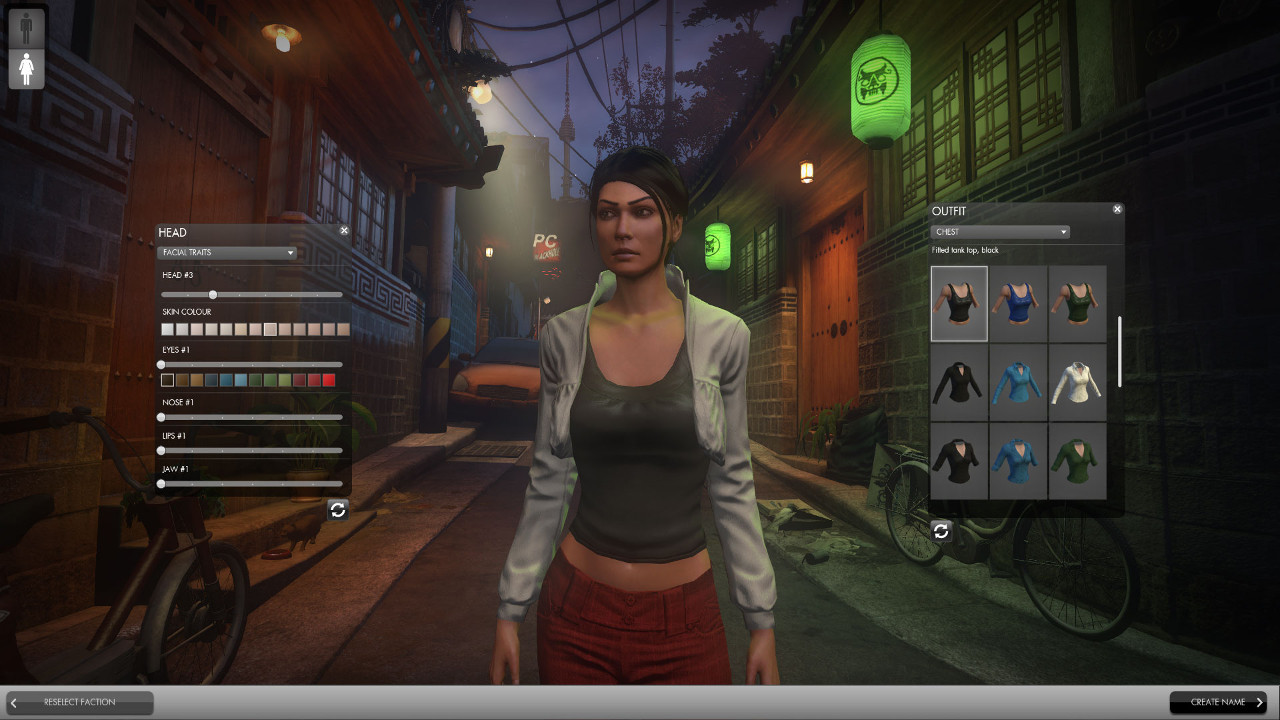The width and height of the screenshot is (1280, 720).
Task: Continue to Create Name
Action: [x=1218, y=703]
